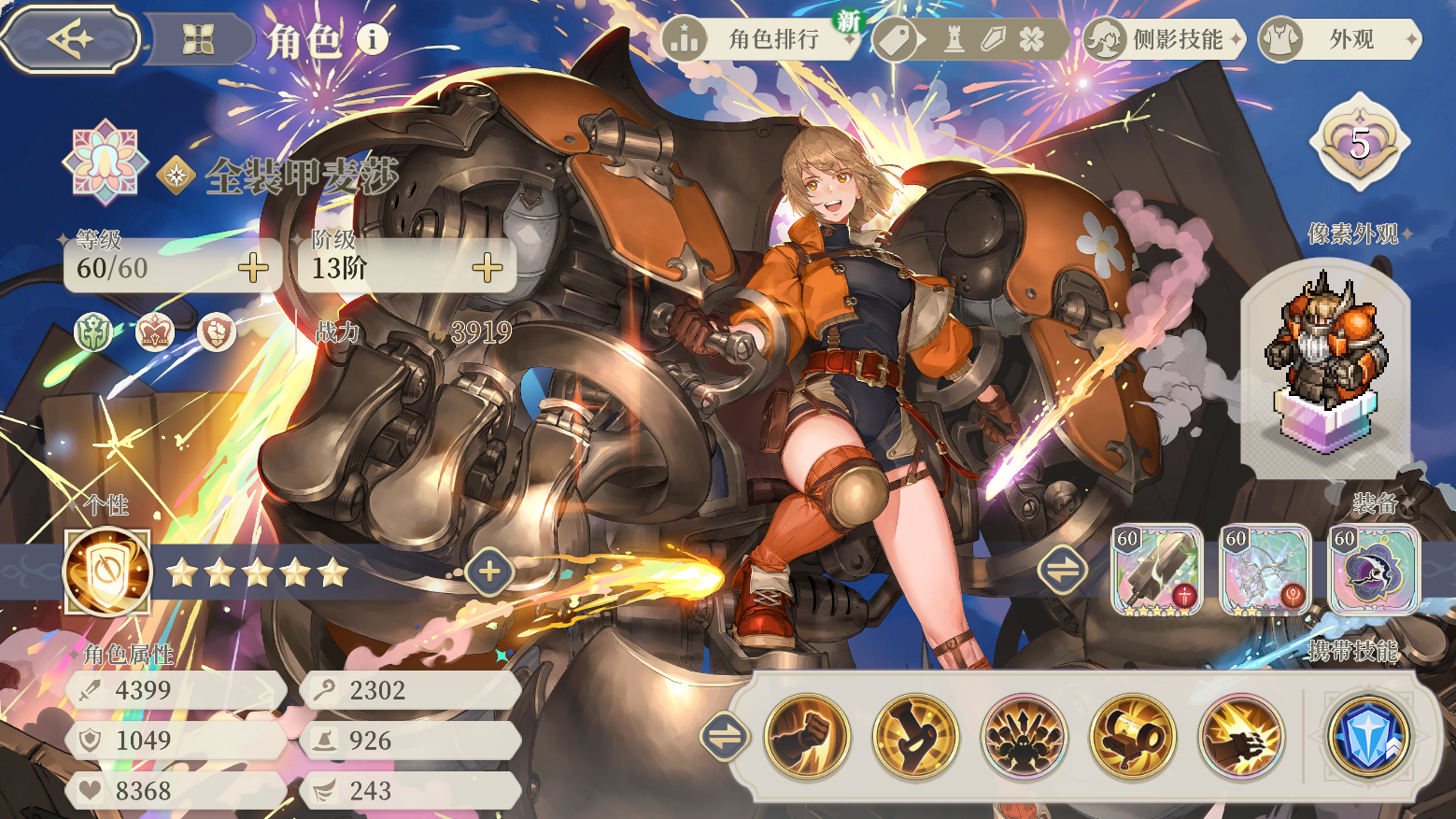Click plus to raise 等级 level
This screenshot has width=1456, height=819.
[252, 271]
